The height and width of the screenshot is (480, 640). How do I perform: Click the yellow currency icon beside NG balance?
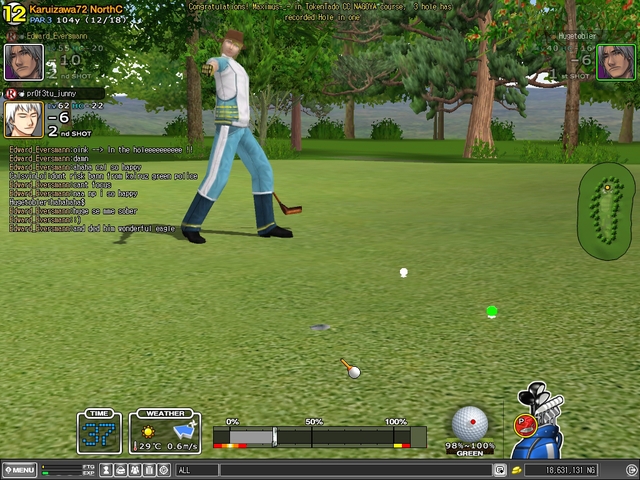point(517,470)
